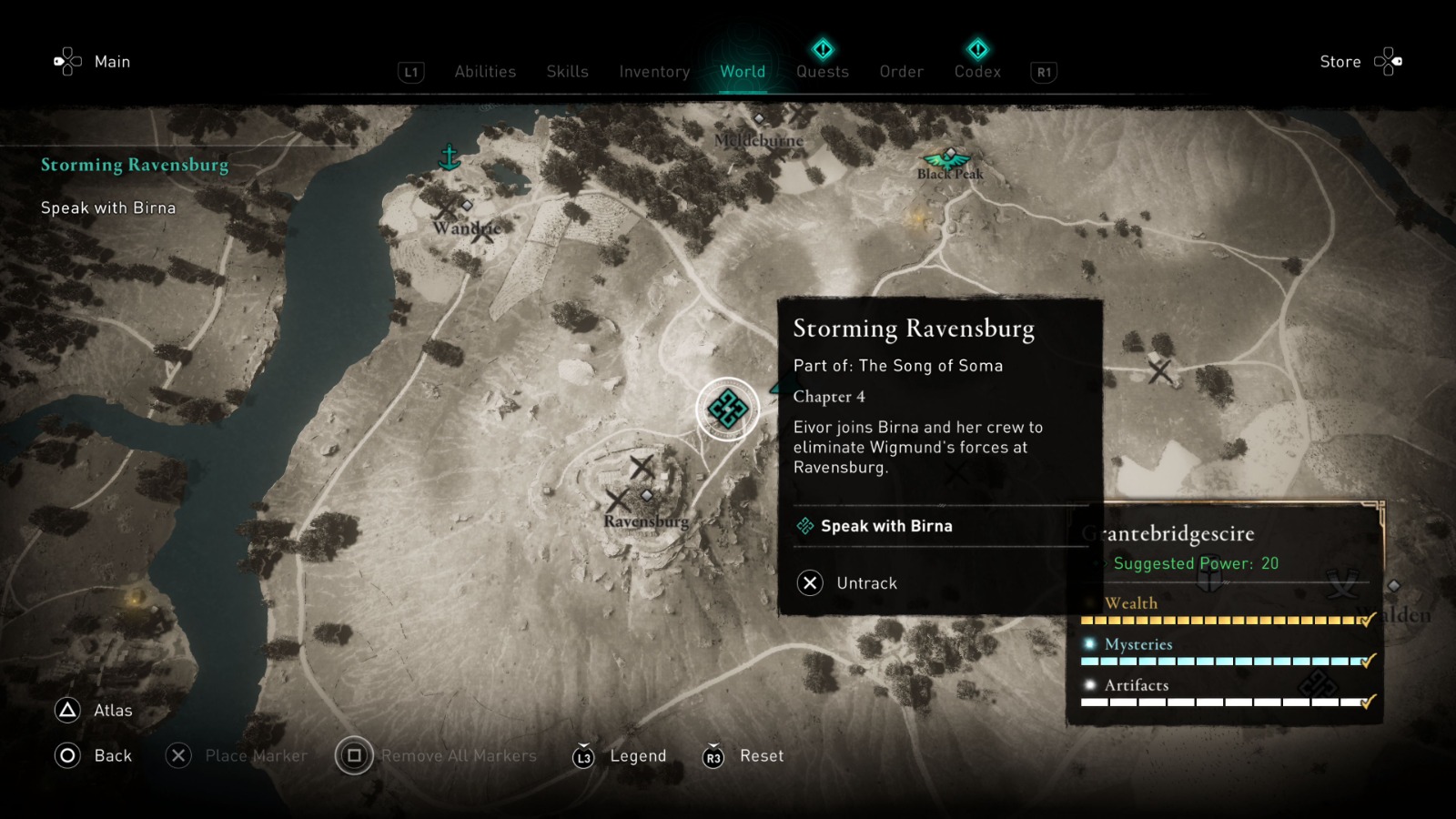Select the fast travel diamond at Ravensburg
The height and width of the screenshot is (819, 1456).
(x=647, y=496)
